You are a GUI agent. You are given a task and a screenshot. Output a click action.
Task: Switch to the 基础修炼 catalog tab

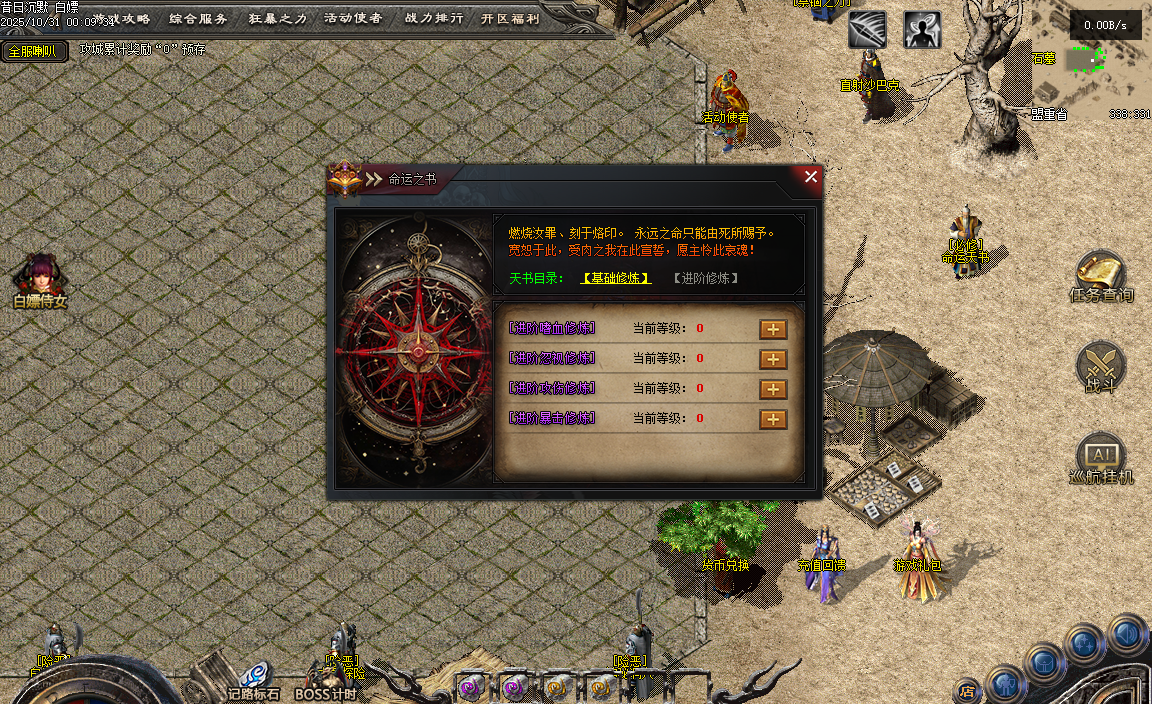click(x=616, y=278)
